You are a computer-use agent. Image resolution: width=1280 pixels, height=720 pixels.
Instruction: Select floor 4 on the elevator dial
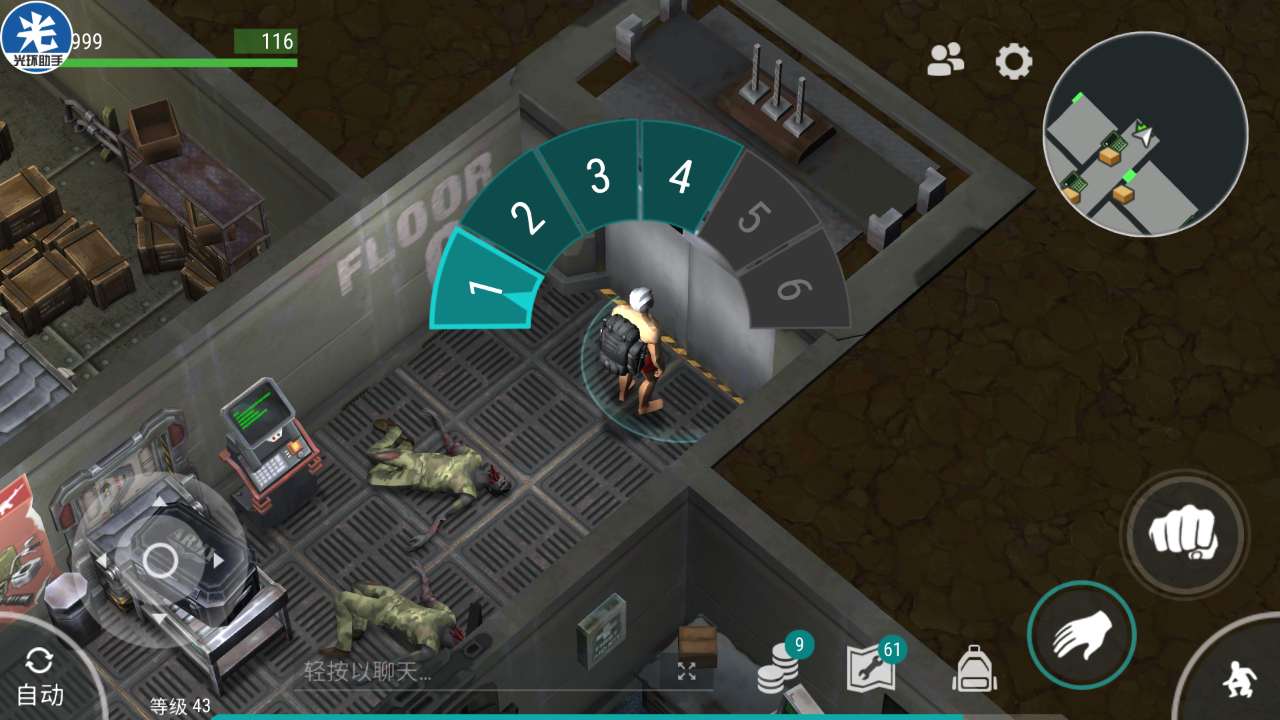point(681,177)
